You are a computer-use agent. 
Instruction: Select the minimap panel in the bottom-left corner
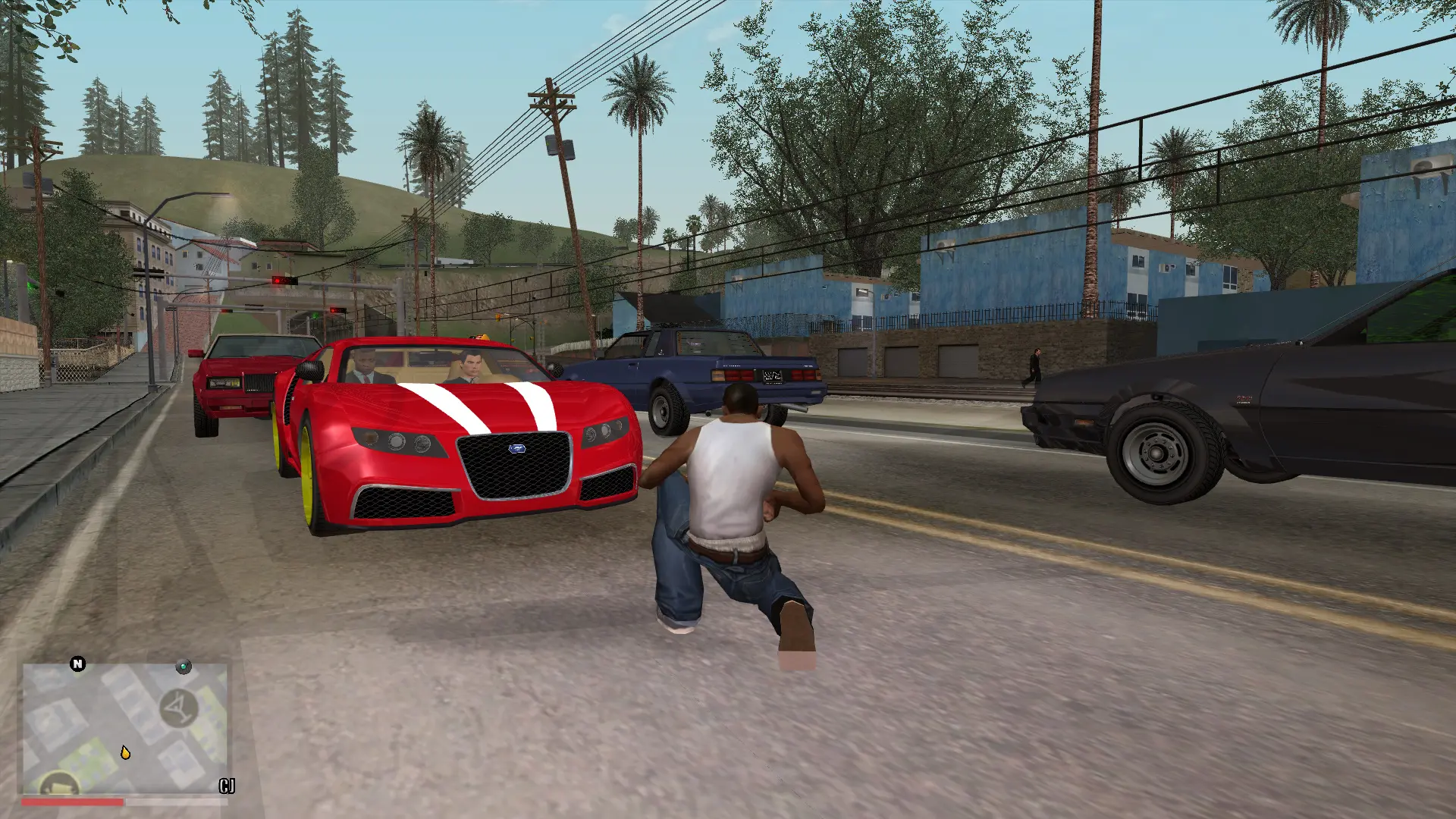[125, 728]
